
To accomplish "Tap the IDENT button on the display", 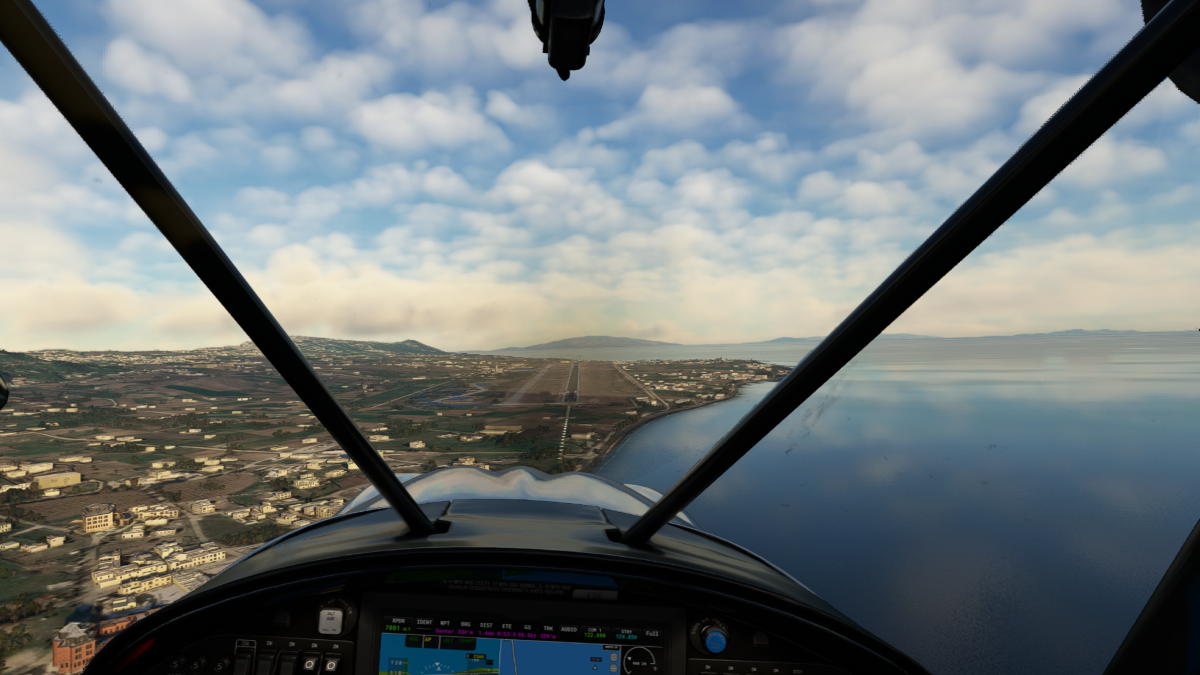I will [x=425, y=623].
